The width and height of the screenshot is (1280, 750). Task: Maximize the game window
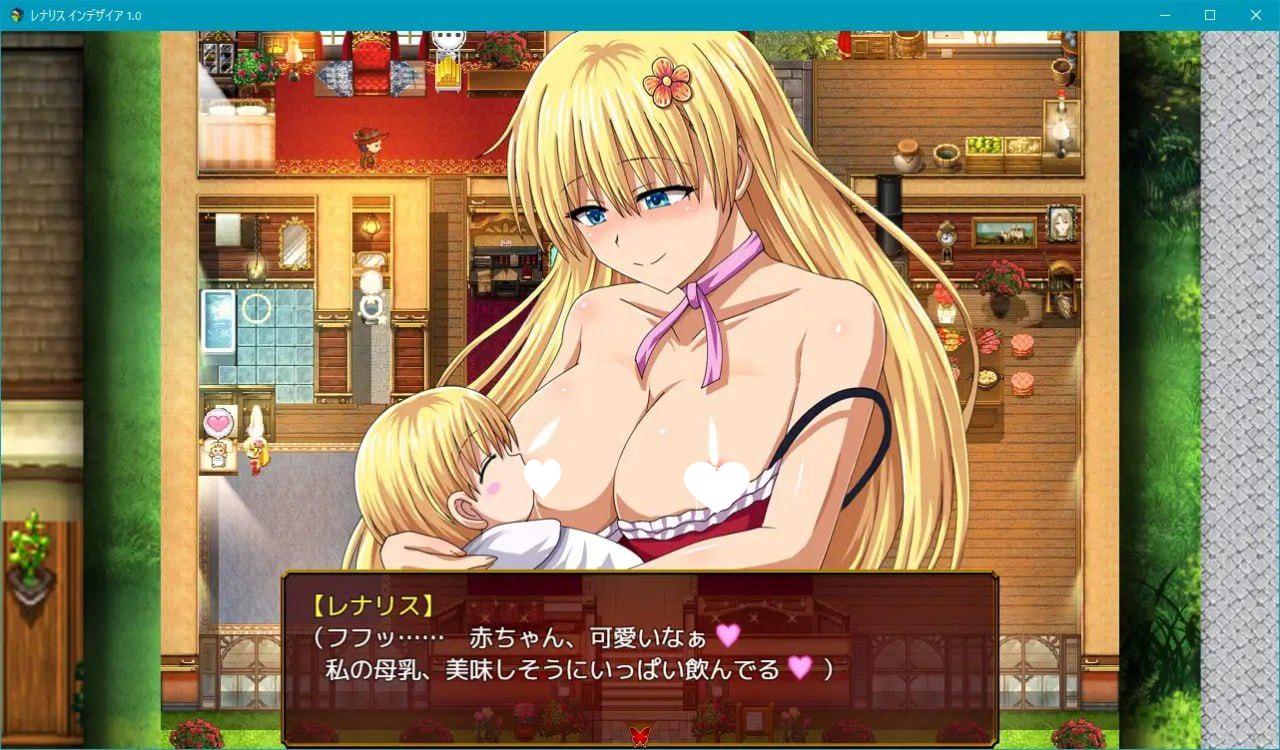point(1208,15)
